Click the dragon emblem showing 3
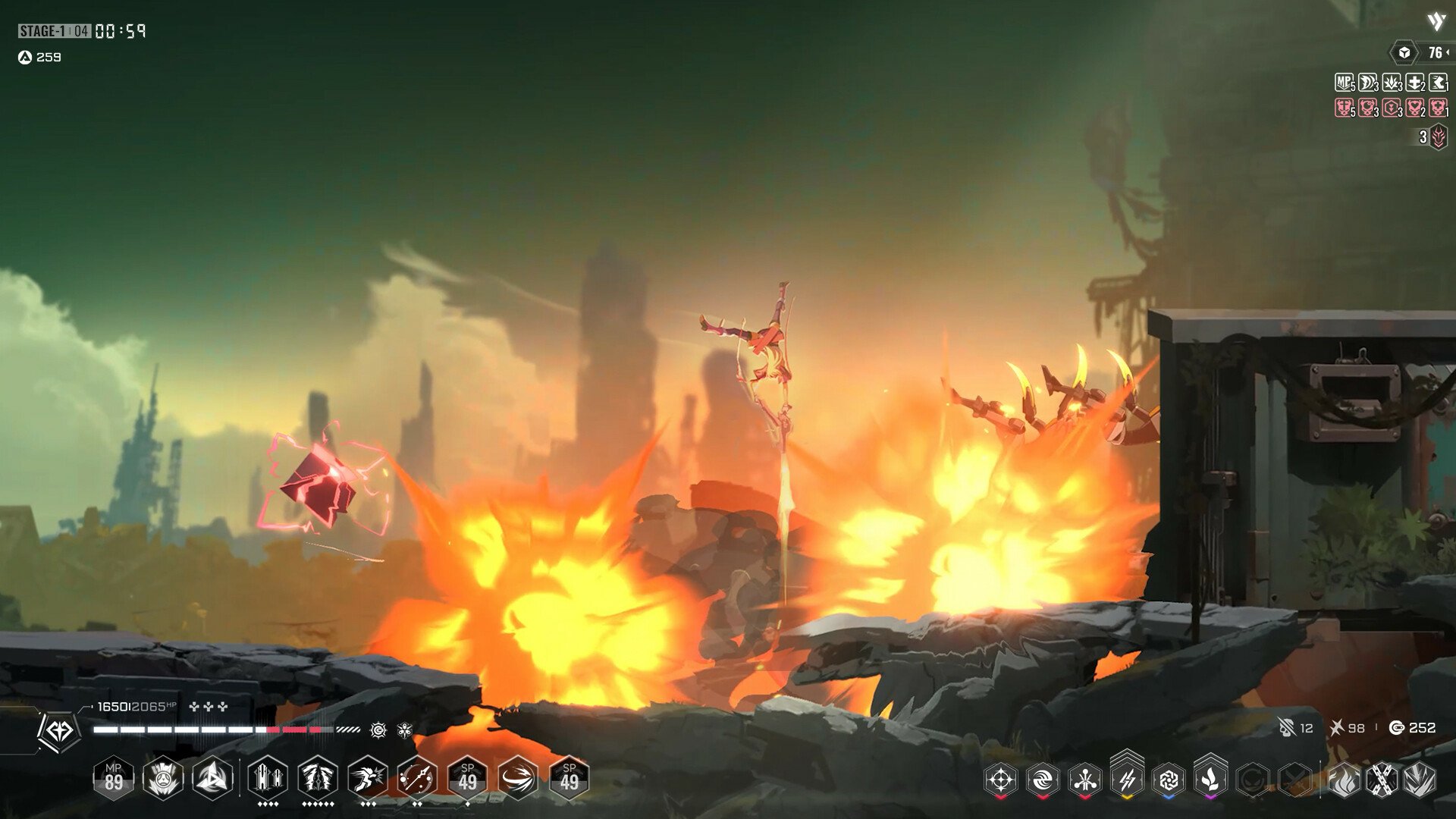This screenshot has width=1456, height=819. pyautogui.click(x=1439, y=137)
